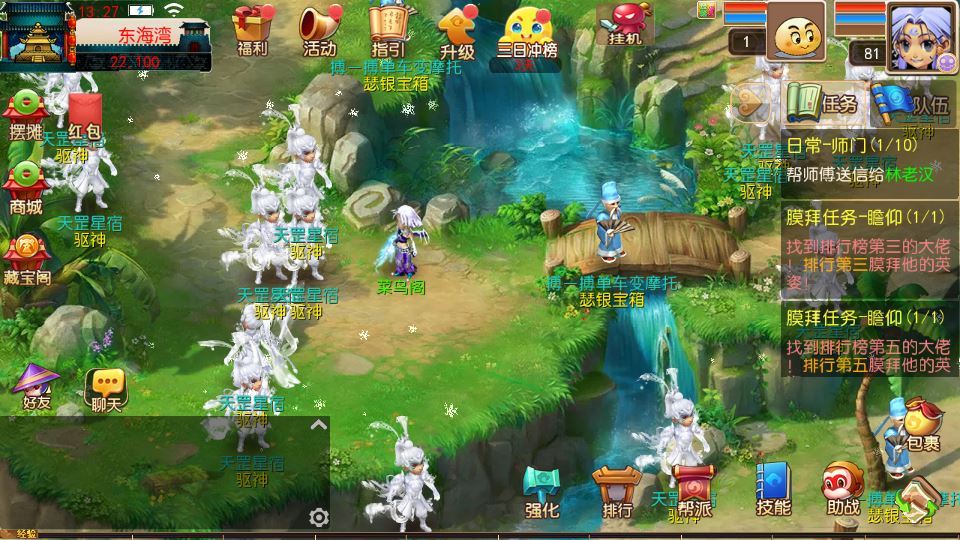Screen dimensions: 960x540
Task: Open the 商城 shop
Action: 26,189
